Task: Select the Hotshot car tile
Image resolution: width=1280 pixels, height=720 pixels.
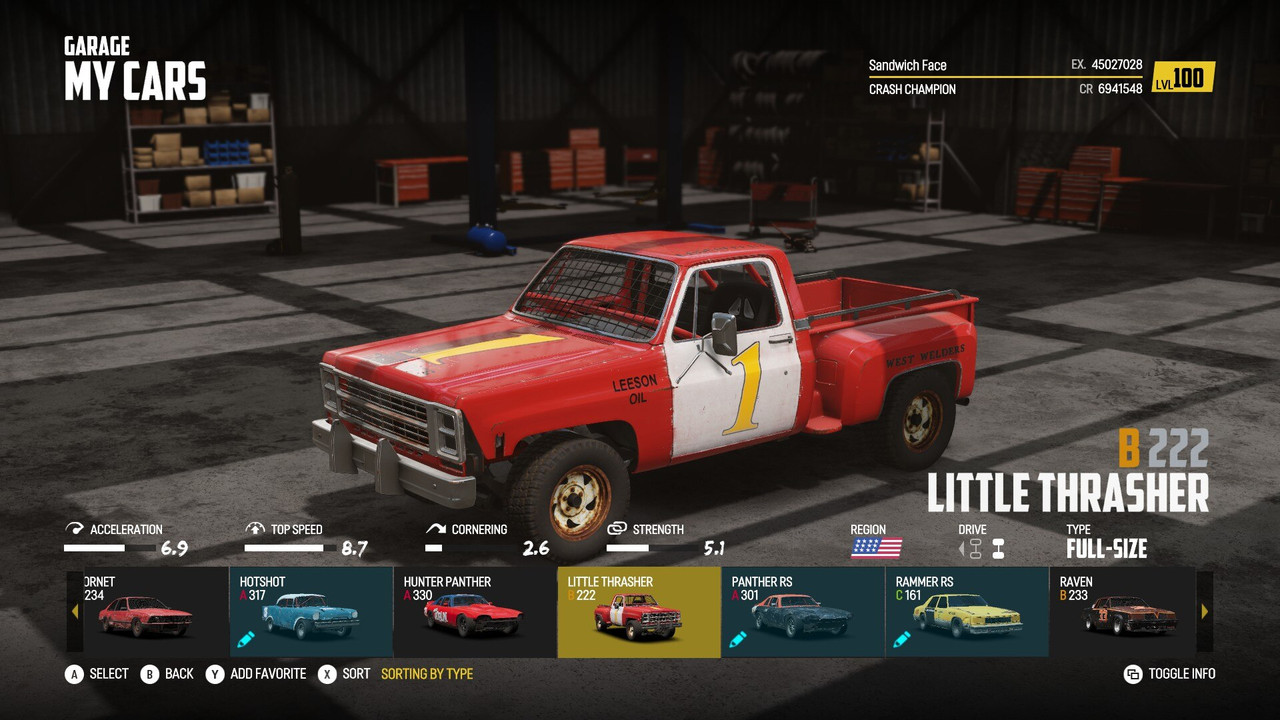Action: point(311,612)
